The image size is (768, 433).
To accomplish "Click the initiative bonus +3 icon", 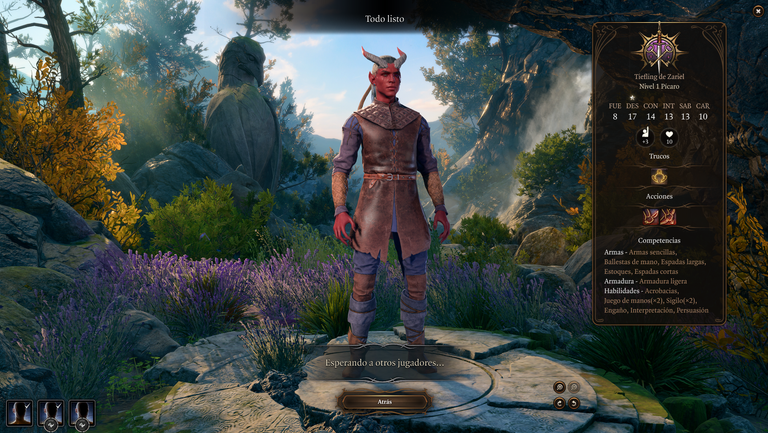I will click(x=646, y=137).
